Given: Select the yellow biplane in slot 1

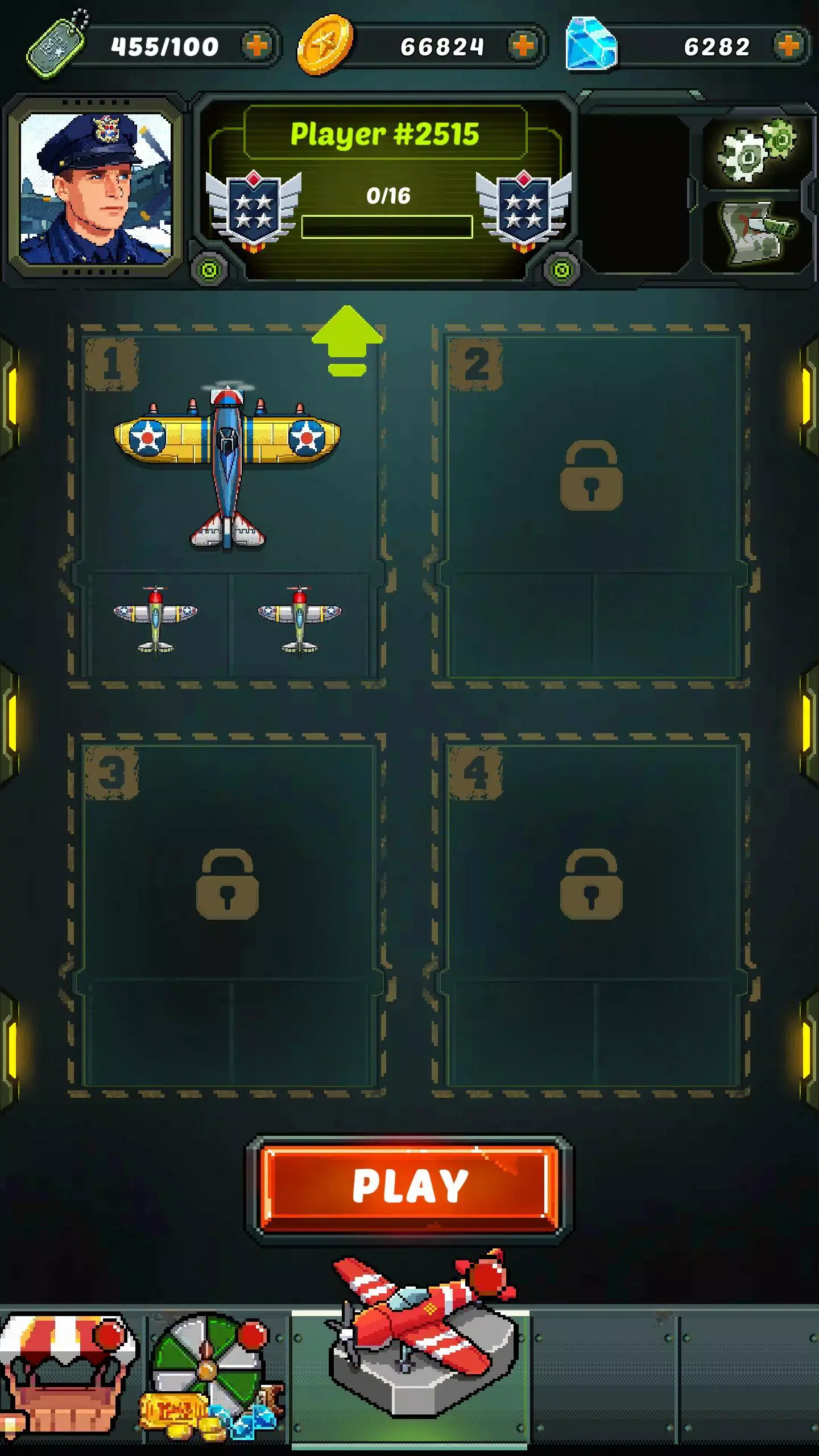Looking at the screenshot, I should [226, 466].
